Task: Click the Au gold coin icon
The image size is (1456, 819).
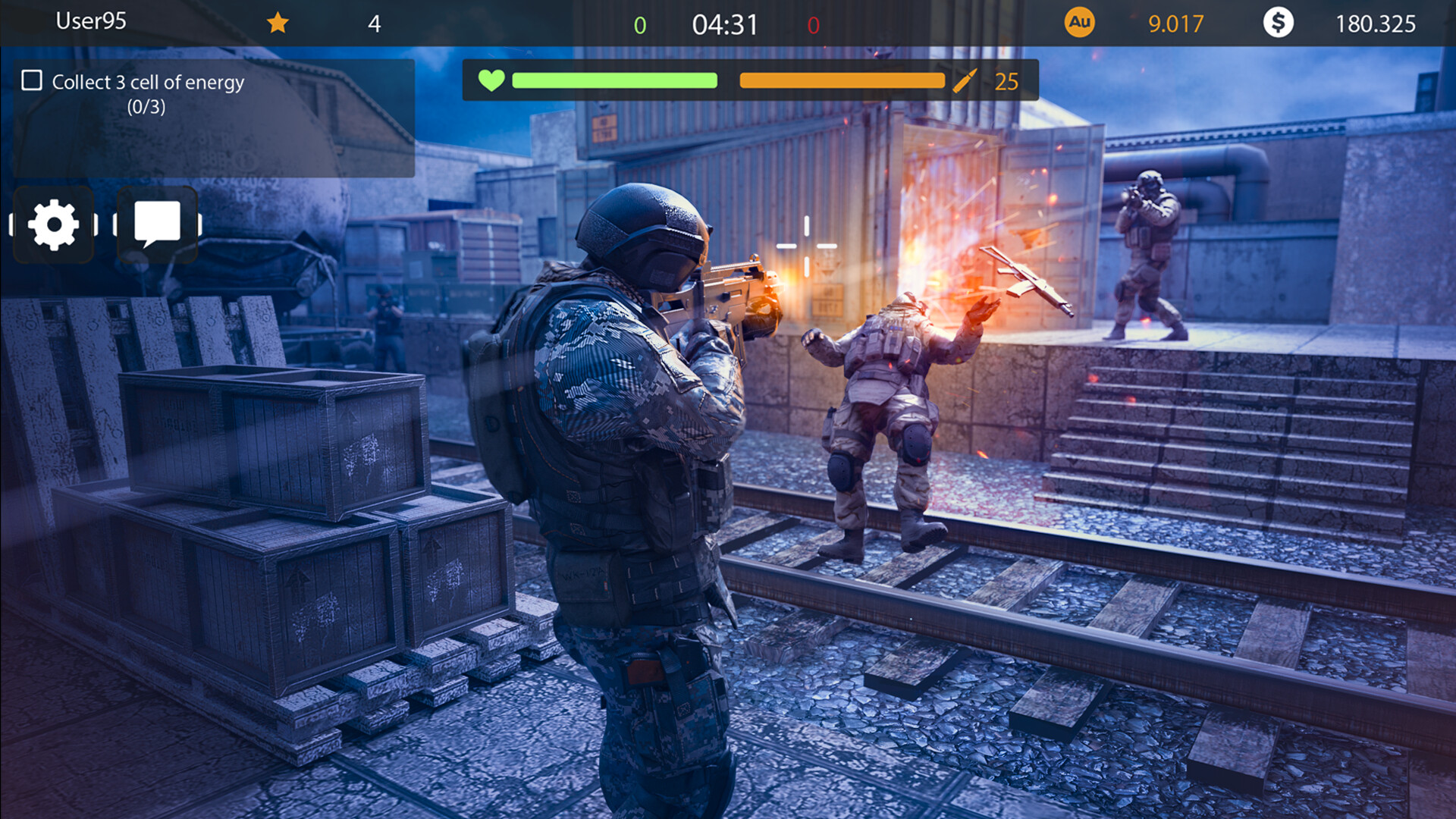Action: (x=1080, y=23)
